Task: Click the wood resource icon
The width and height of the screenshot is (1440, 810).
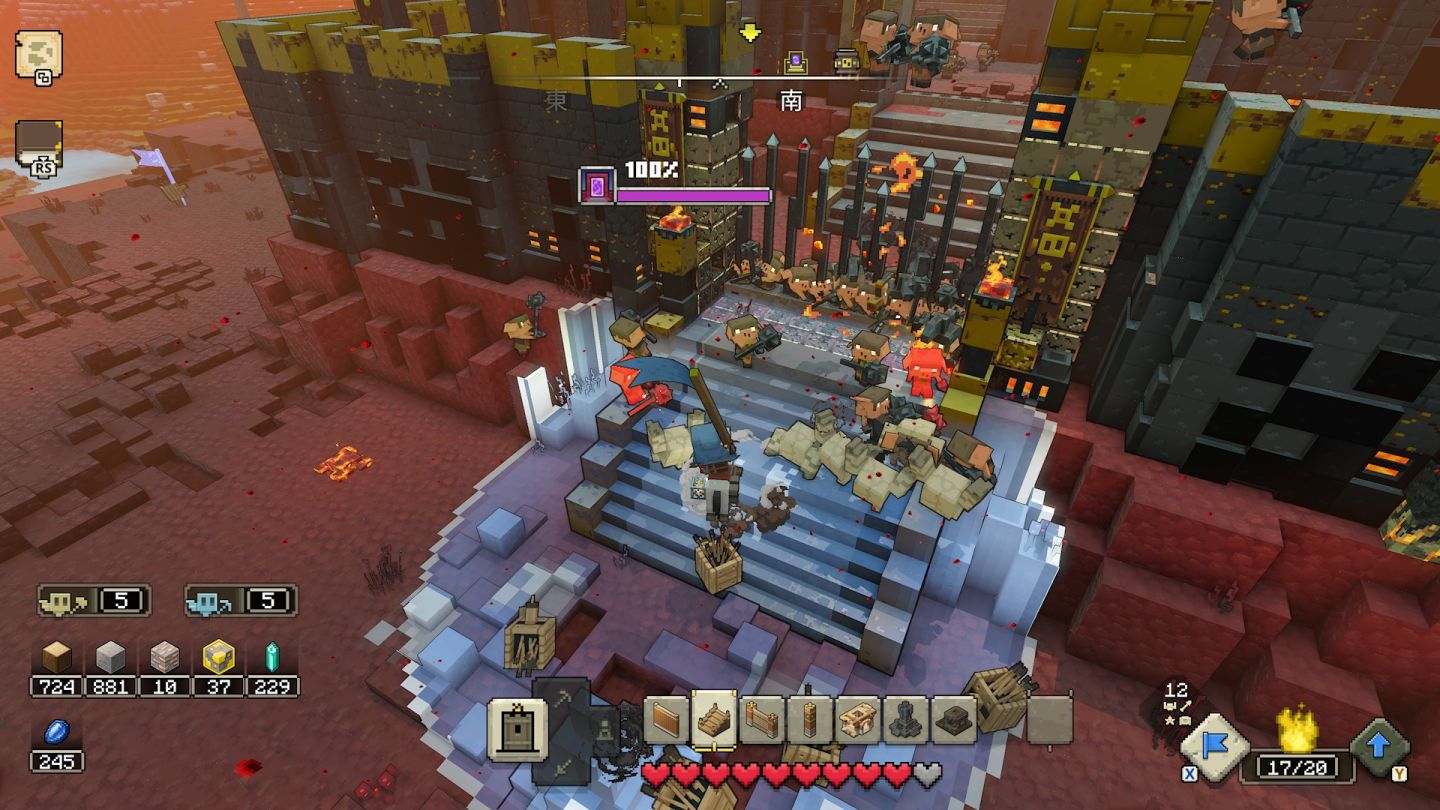Action: point(56,657)
